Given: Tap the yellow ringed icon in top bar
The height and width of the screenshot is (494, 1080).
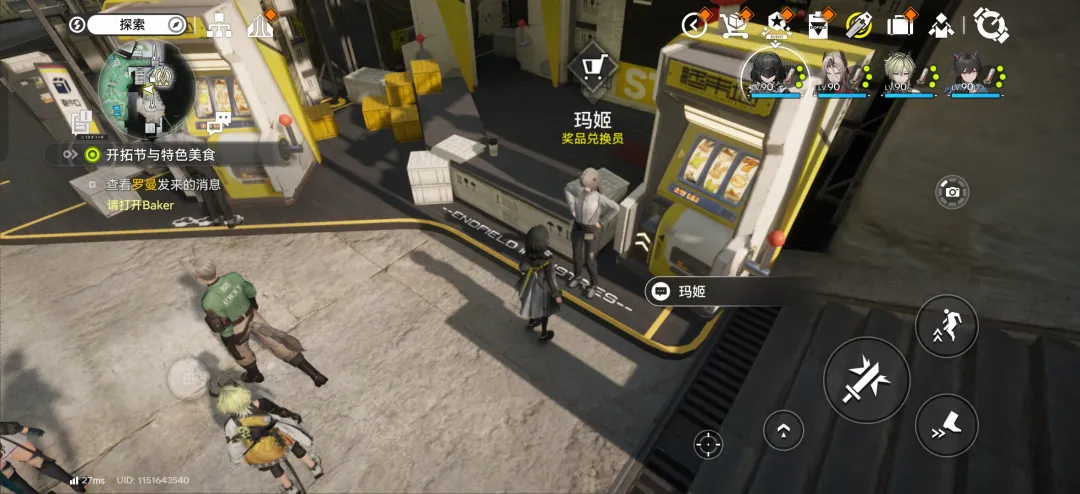Looking at the screenshot, I should [859, 24].
